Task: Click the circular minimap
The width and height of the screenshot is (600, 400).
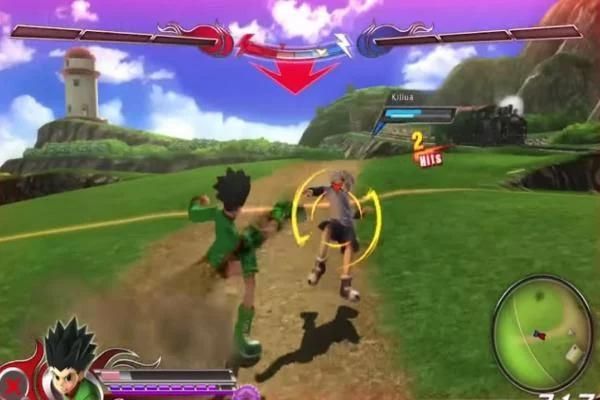Action: pyautogui.click(x=543, y=334)
